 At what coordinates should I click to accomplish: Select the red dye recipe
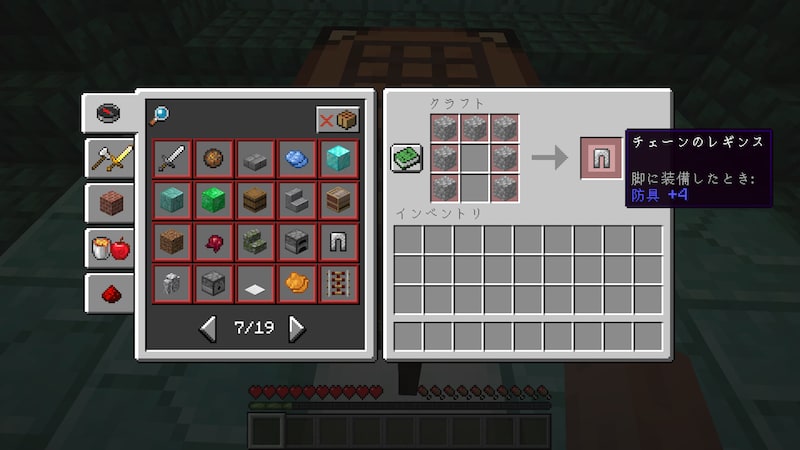tap(214, 242)
